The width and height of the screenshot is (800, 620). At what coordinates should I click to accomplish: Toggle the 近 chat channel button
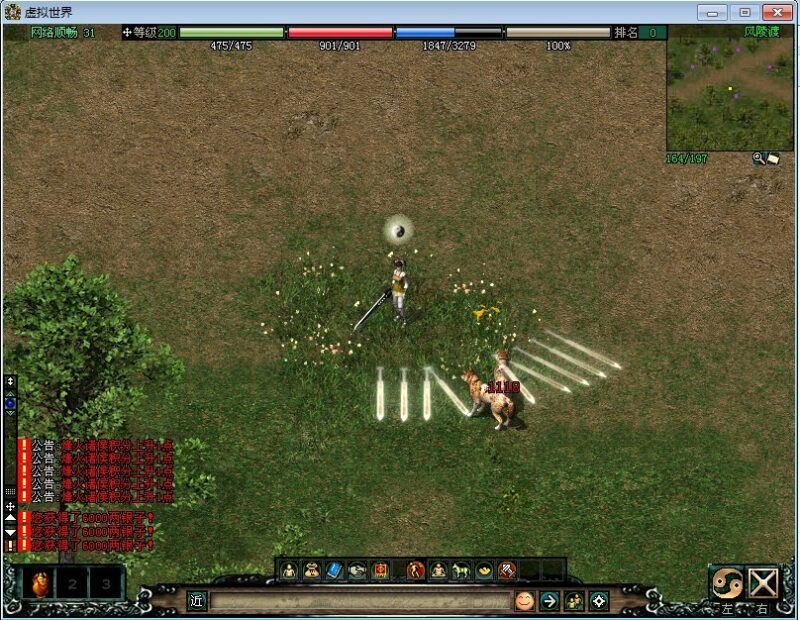click(x=197, y=601)
